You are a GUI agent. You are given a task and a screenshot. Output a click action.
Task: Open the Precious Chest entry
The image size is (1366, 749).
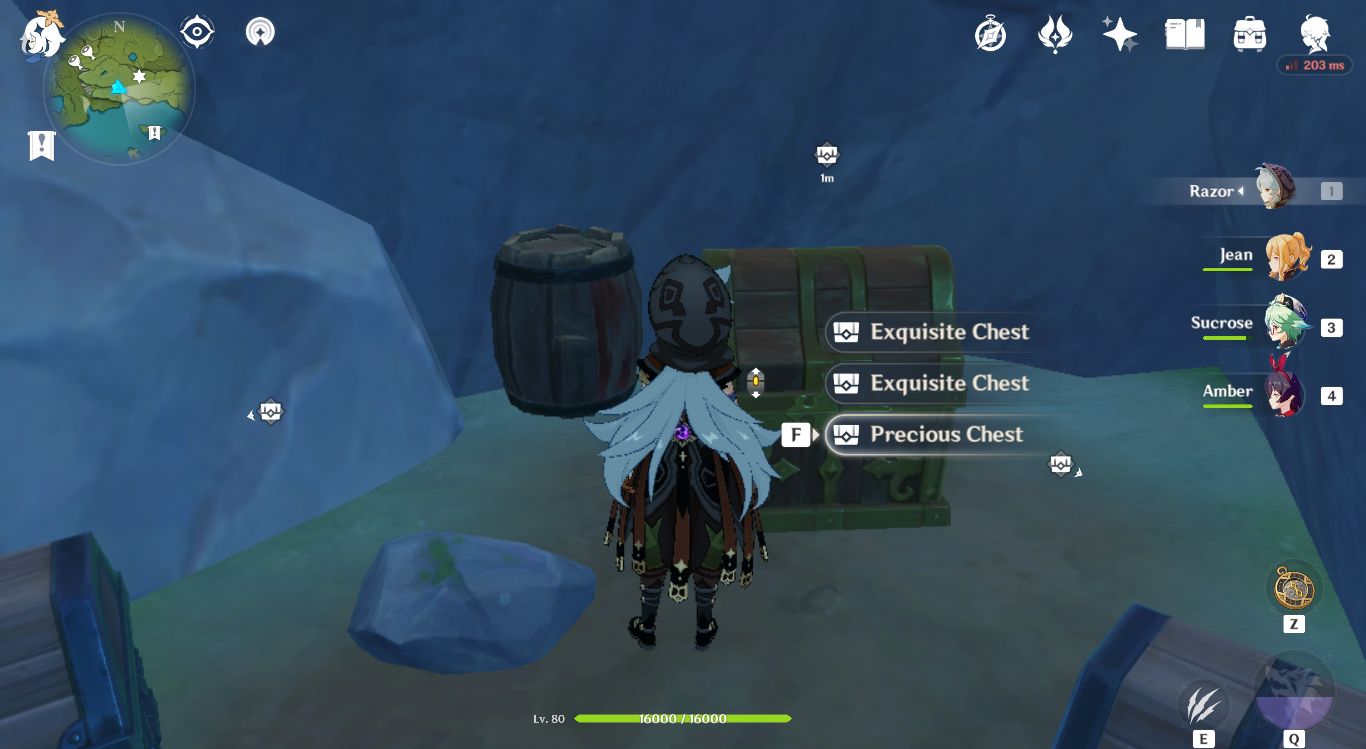point(946,434)
